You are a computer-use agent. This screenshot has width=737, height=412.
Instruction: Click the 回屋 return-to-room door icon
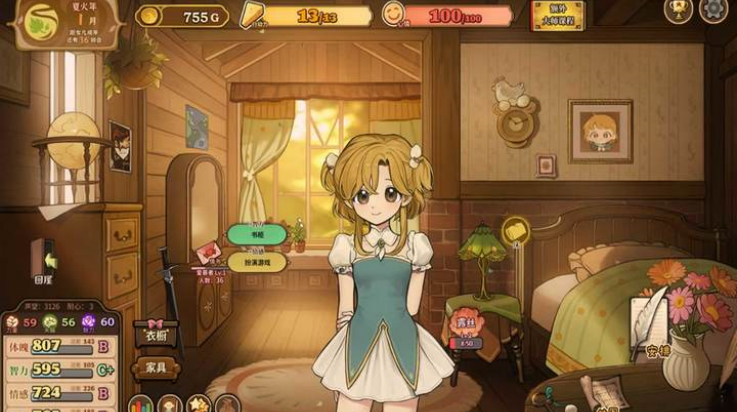44,261
